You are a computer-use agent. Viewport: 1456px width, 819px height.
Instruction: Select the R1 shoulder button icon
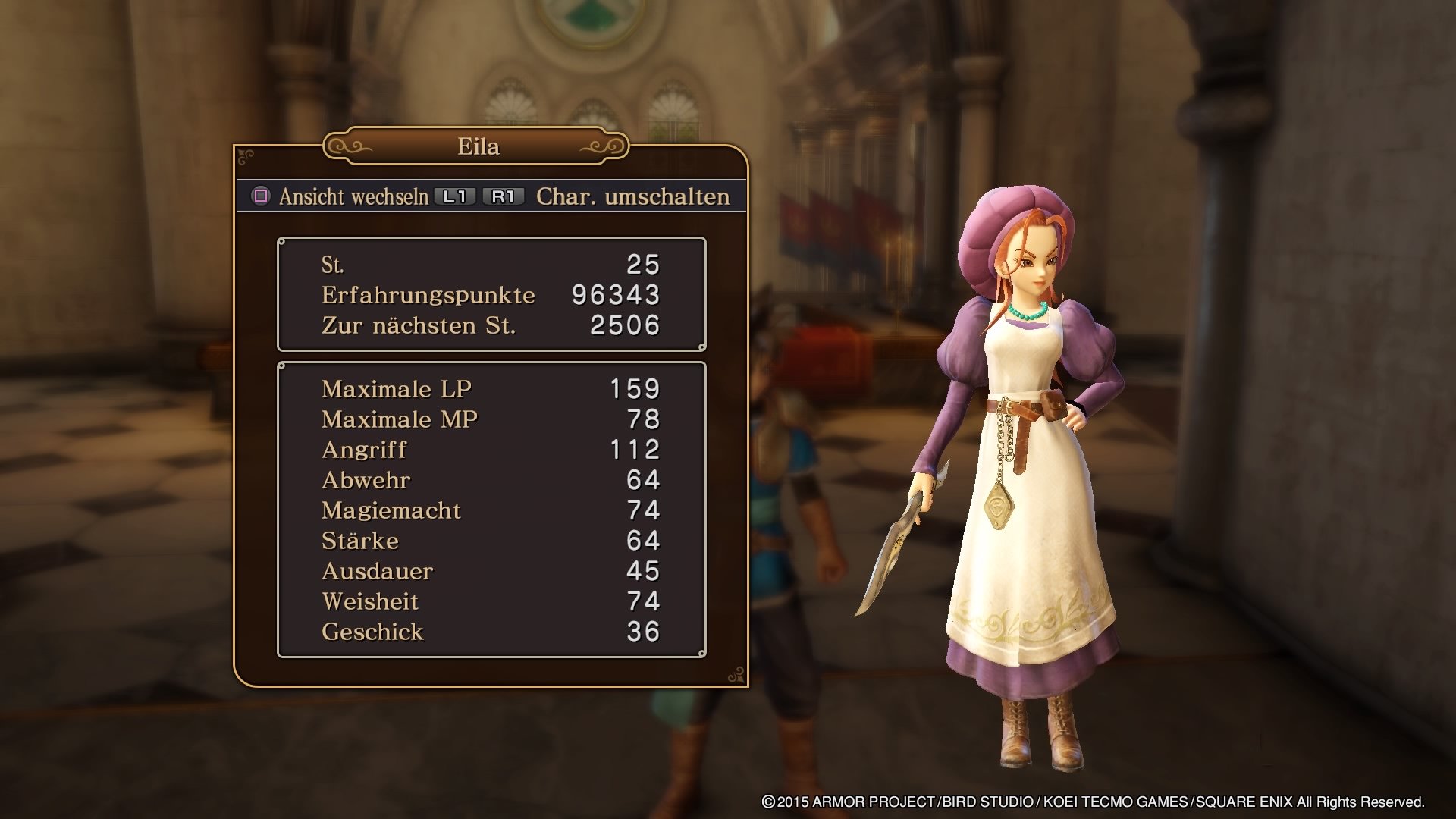502,196
